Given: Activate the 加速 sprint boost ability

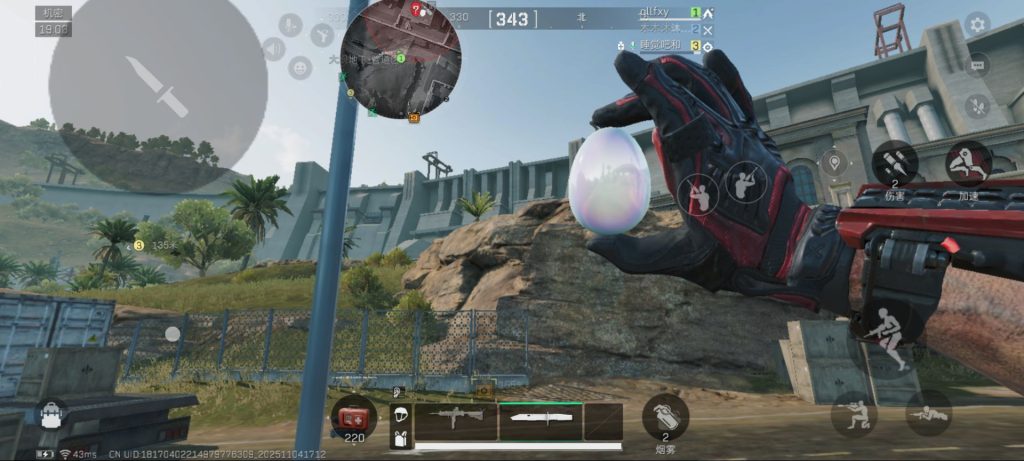Looking at the screenshot, I should (x=968, y=163).
